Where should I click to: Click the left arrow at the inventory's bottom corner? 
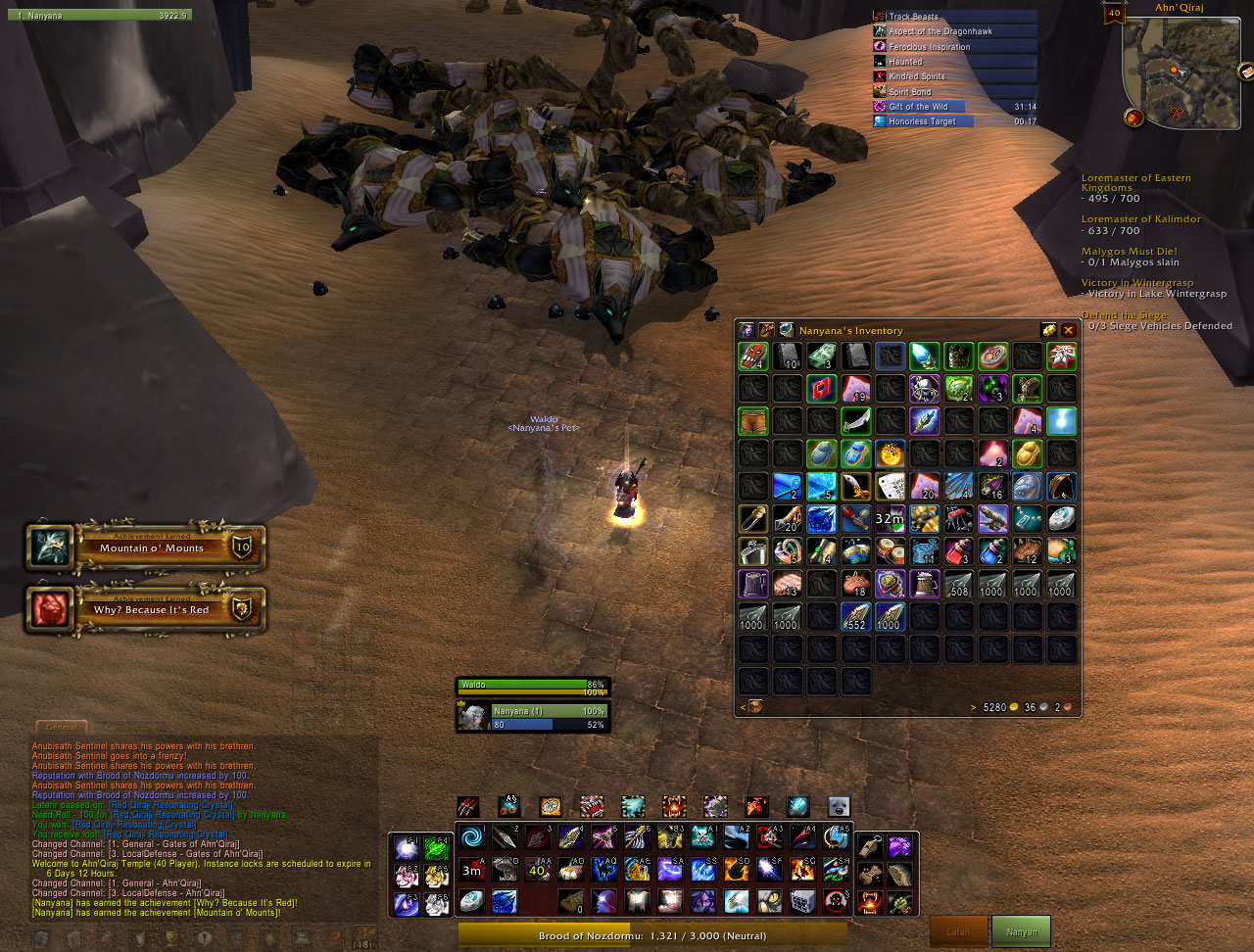click(x=743, y=706)
